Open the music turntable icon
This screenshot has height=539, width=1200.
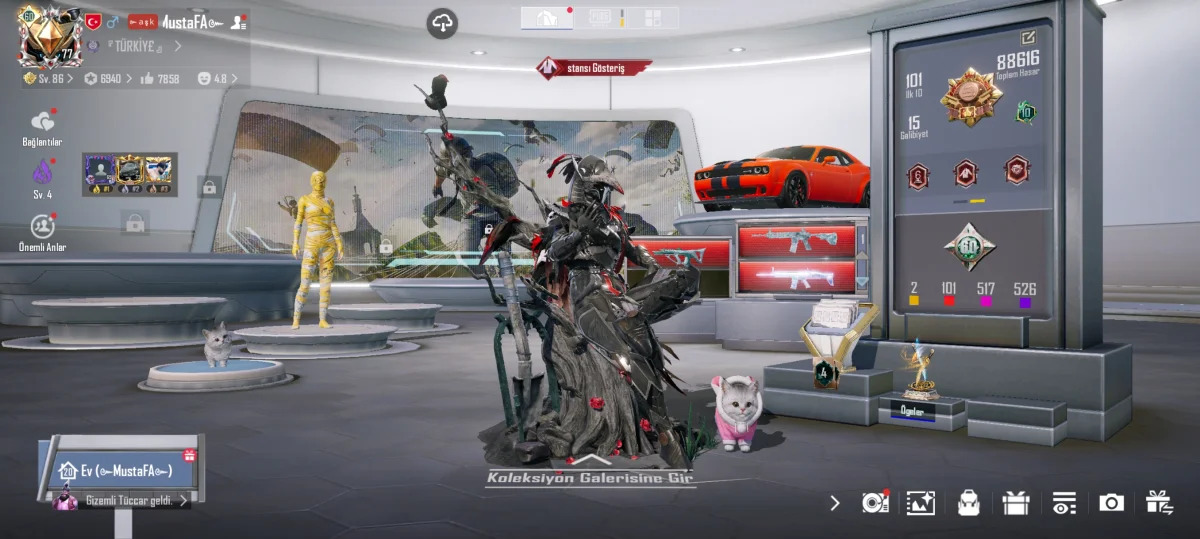875,503
